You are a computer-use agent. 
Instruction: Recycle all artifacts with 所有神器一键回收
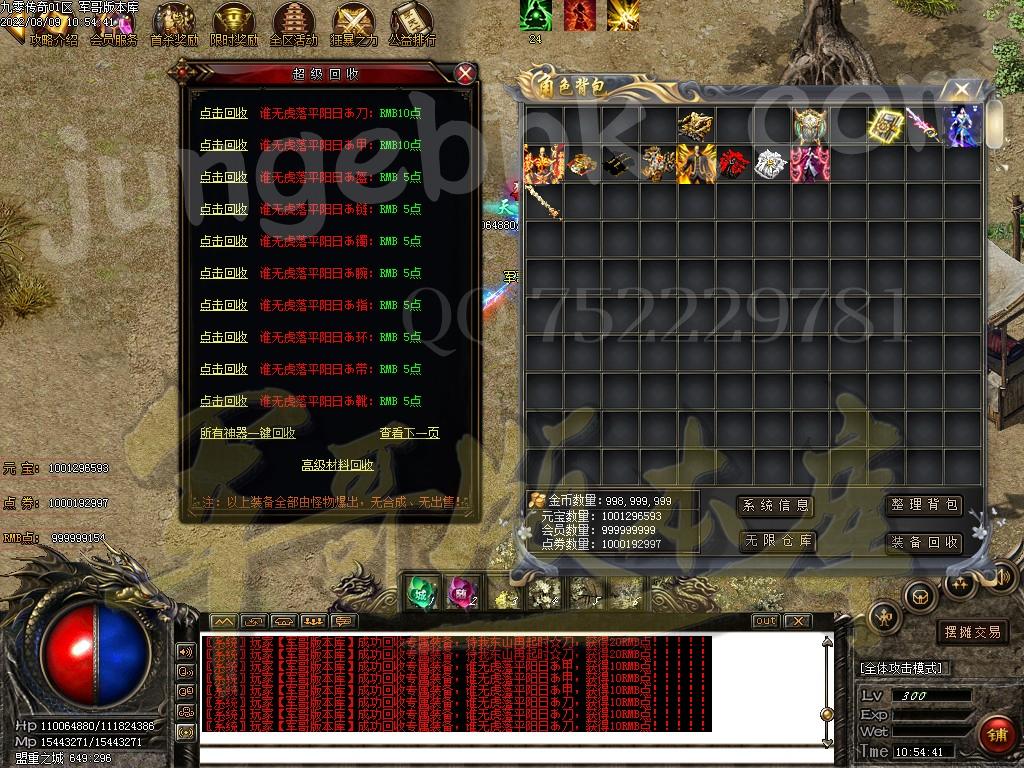click(x=248, y=433)
